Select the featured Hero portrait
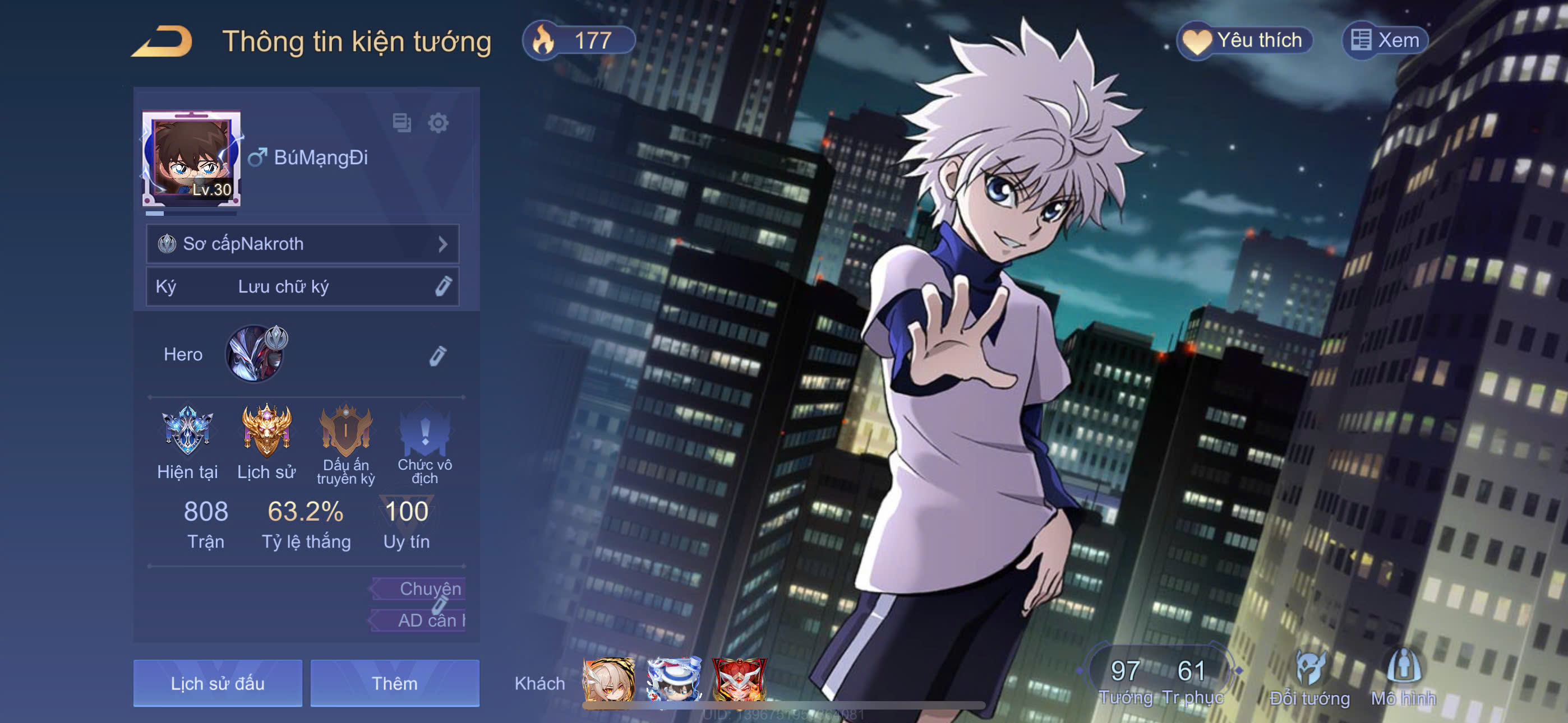The width and height of the screenshot is (1568, 723). pyautogui.click(x=255, y=354)
